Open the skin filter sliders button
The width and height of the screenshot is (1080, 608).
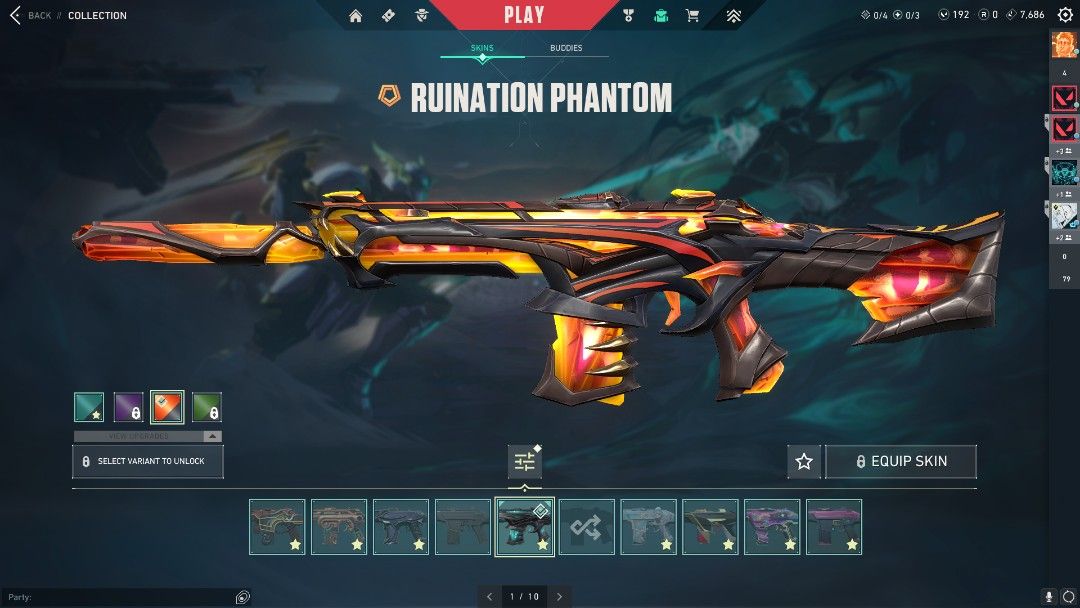(x=524, y=461)
